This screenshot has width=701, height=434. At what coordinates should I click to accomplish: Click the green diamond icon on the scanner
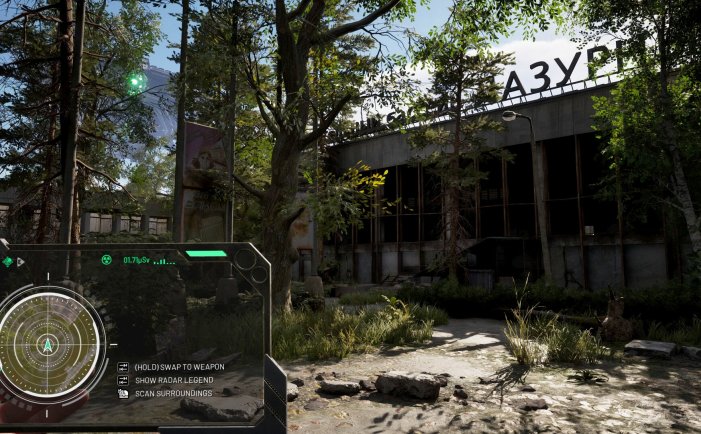7,262
